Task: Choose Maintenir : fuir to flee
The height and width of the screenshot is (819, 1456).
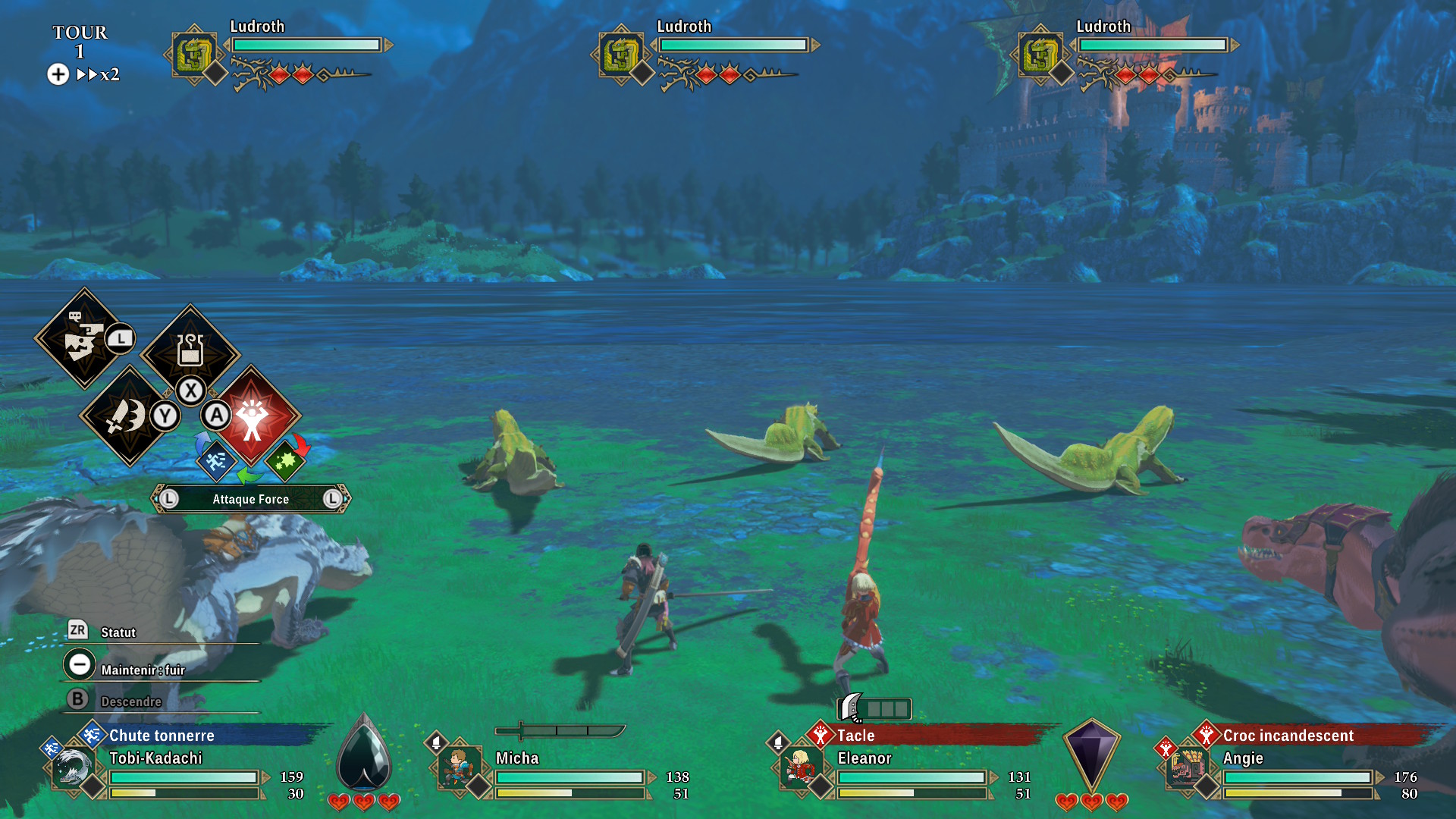Action: [143, 670]
